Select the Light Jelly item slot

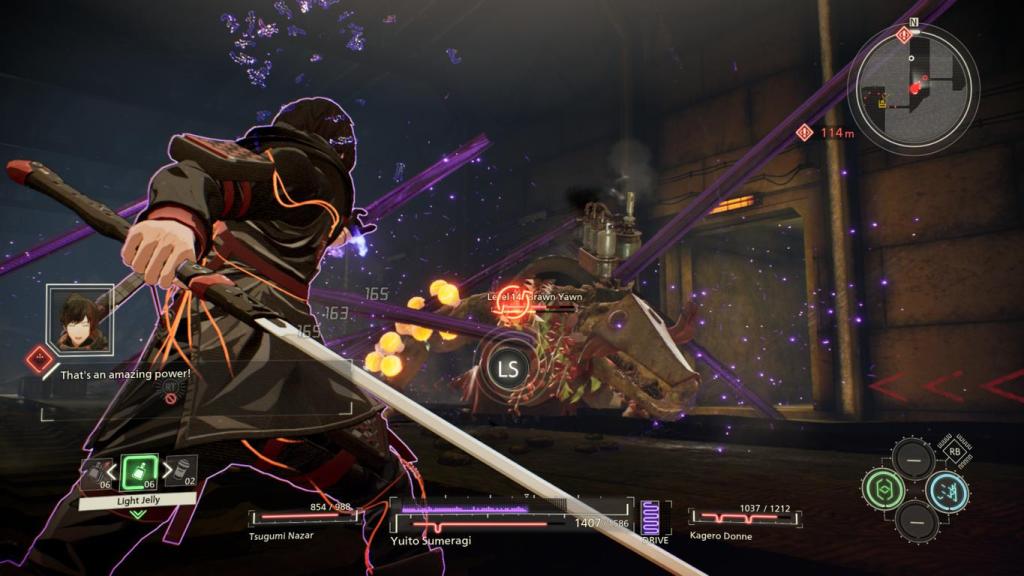coord(137,471)
